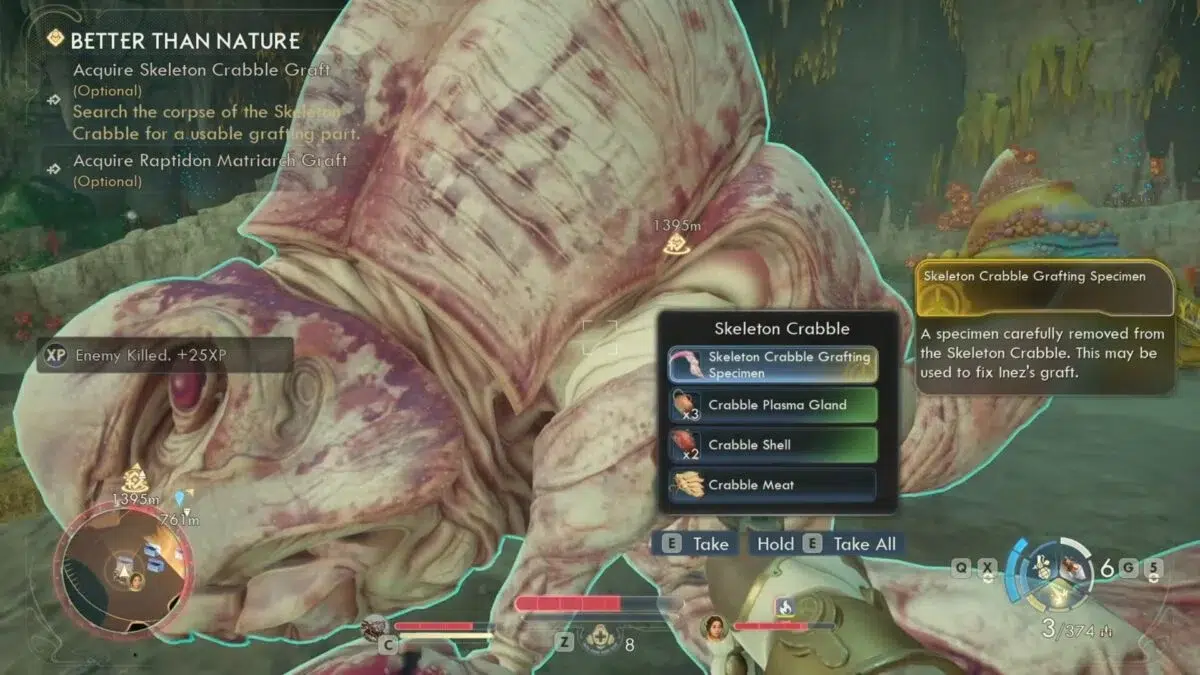This screenshot has height=675, width=1200.
Task: Select the Crabble Meat loot item
Action: (773, 485)
